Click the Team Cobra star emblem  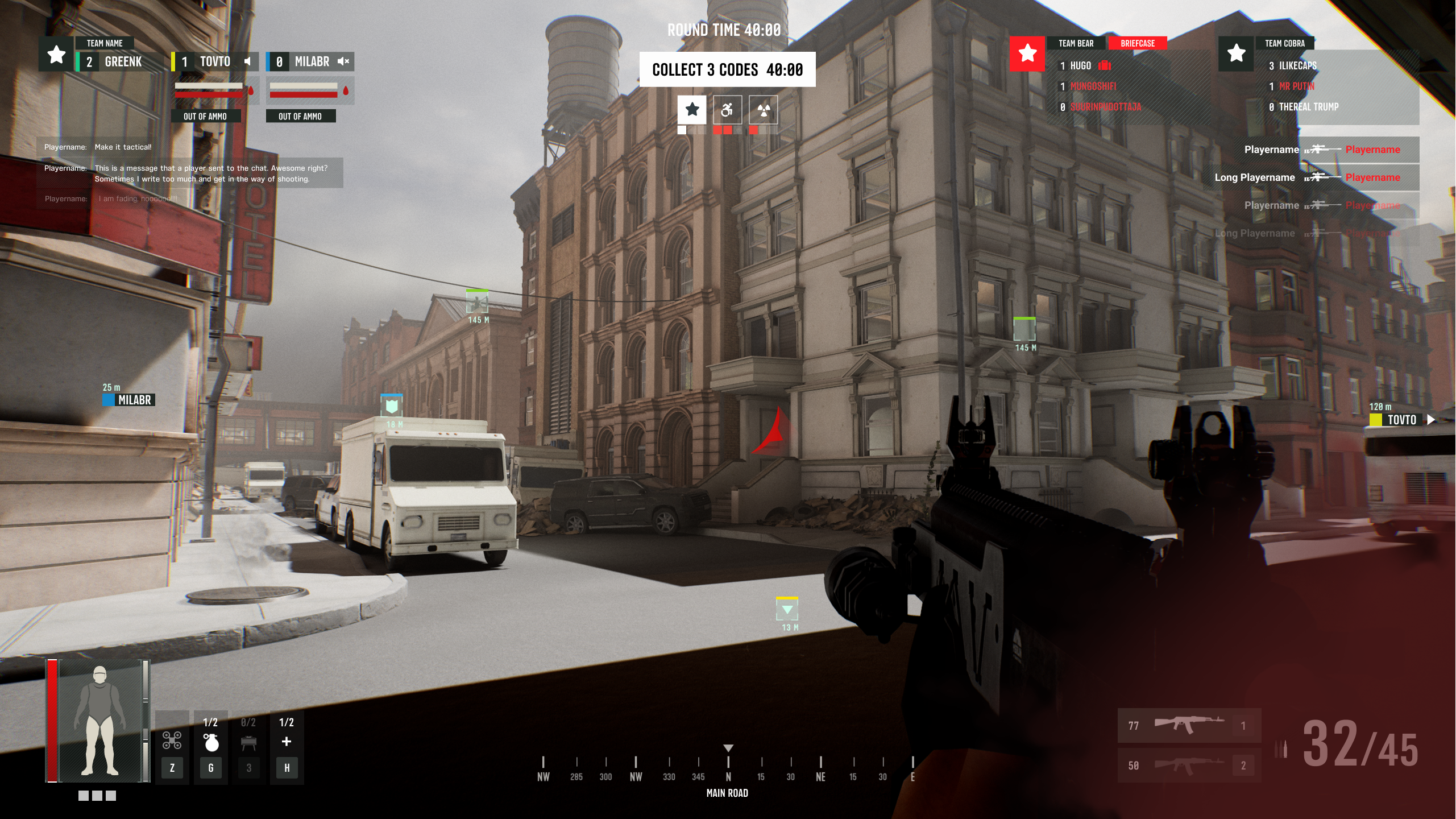[1236, 54]
